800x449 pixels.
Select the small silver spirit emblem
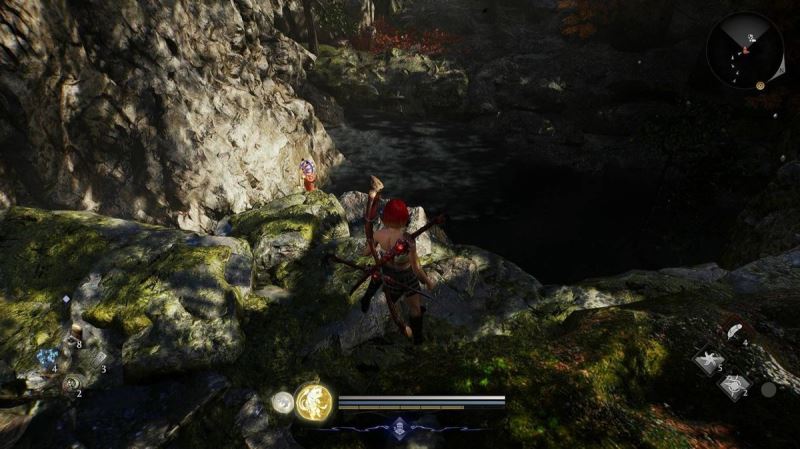click(283, 402)
